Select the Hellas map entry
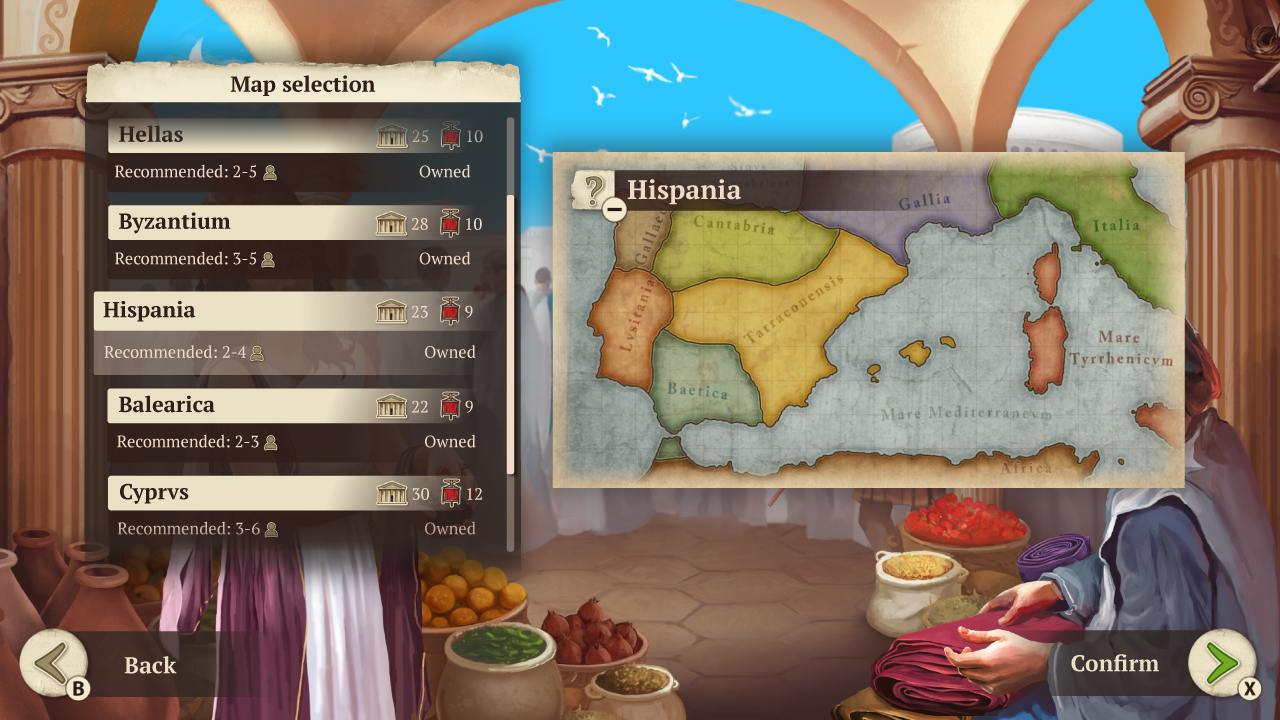Viewport: 1280px width, 720px height. tap(250, 135)
